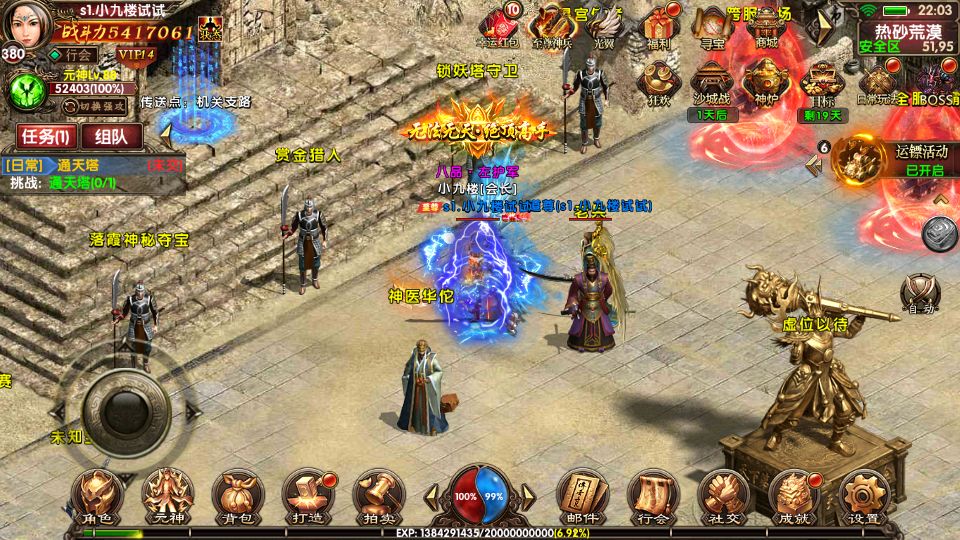The image size is (960, 540).
Task: Open the 热砂荒漠 minimap panel
Action: coord(905,36)
